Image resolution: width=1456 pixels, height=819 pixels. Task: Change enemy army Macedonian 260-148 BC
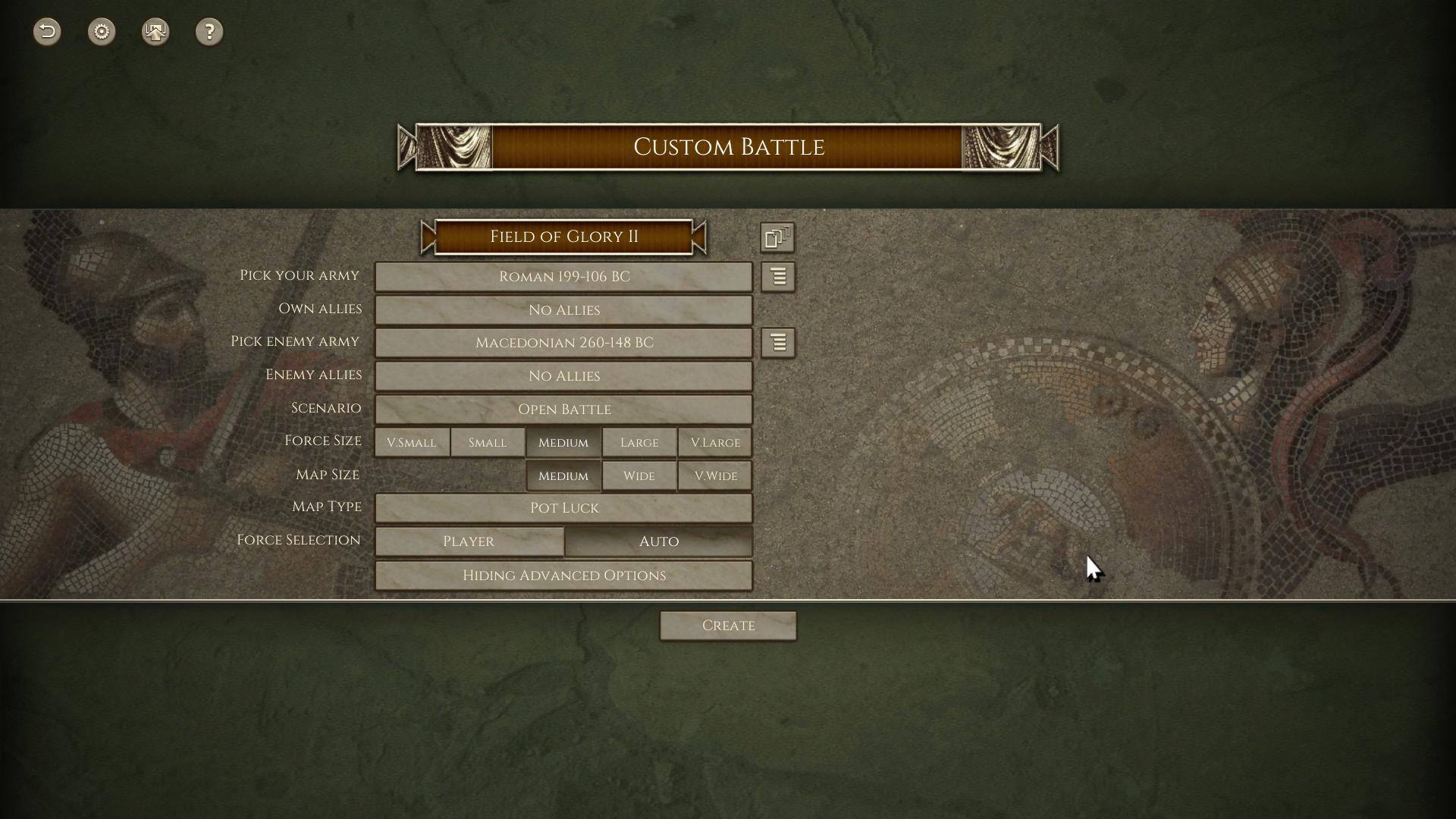(563, 343)
